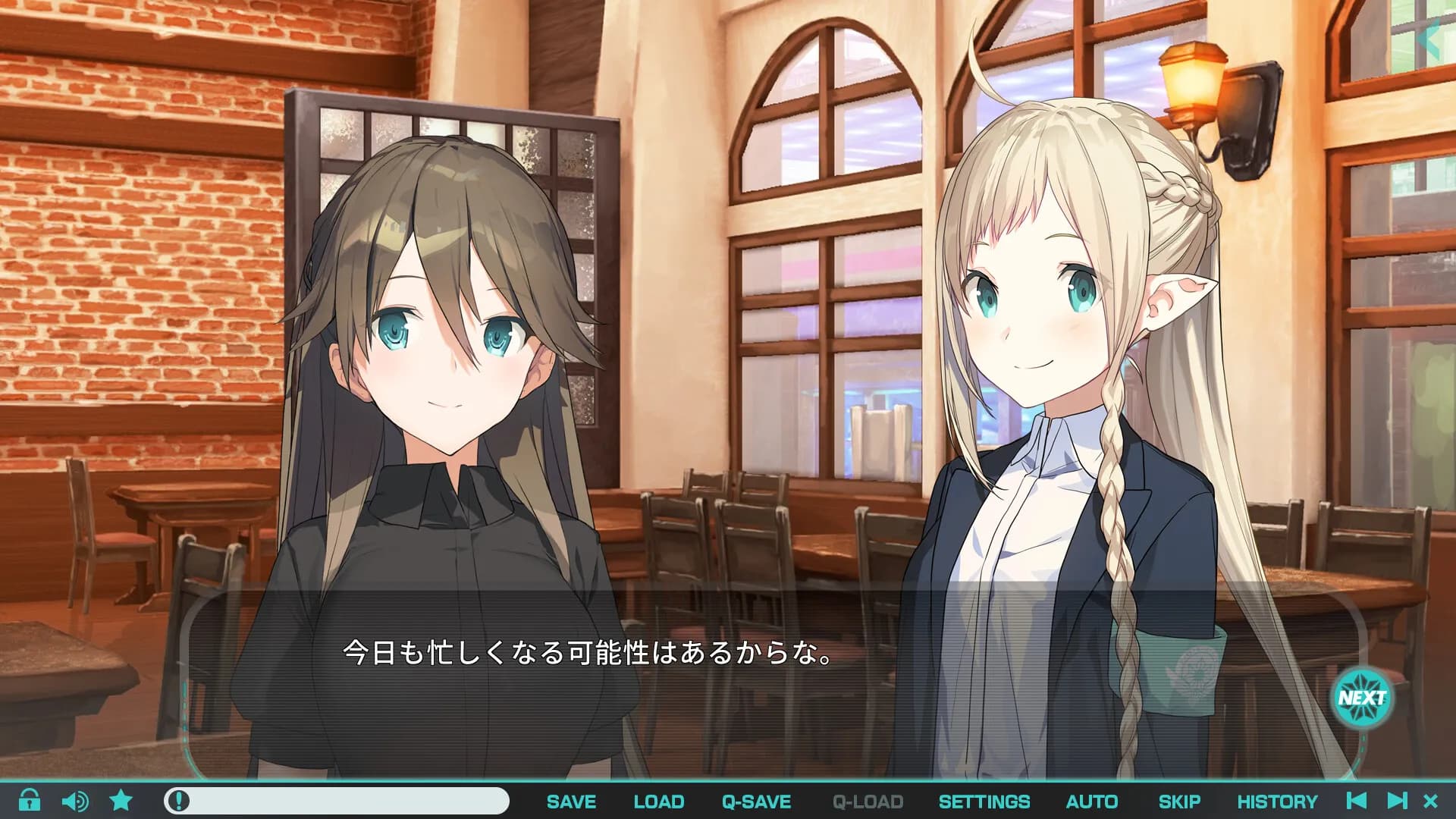Enable AUTO text advance
Viewport: 1456px width, 819px height.
[1091, 802]
